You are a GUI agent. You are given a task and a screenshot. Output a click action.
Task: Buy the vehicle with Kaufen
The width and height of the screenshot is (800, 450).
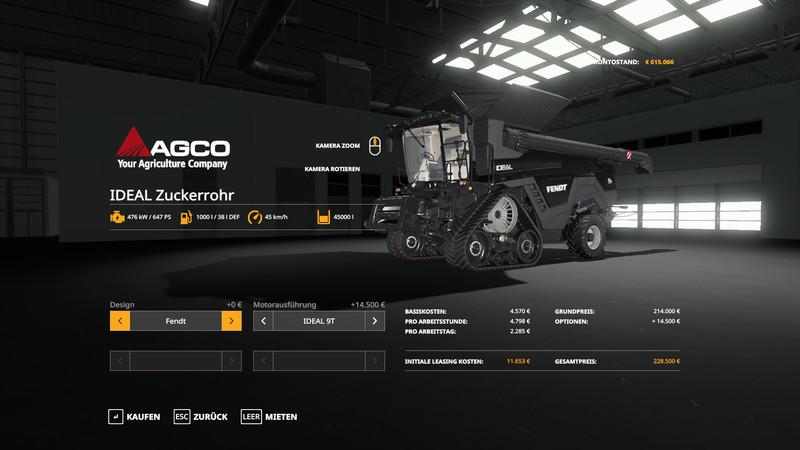tap(134, 416)
